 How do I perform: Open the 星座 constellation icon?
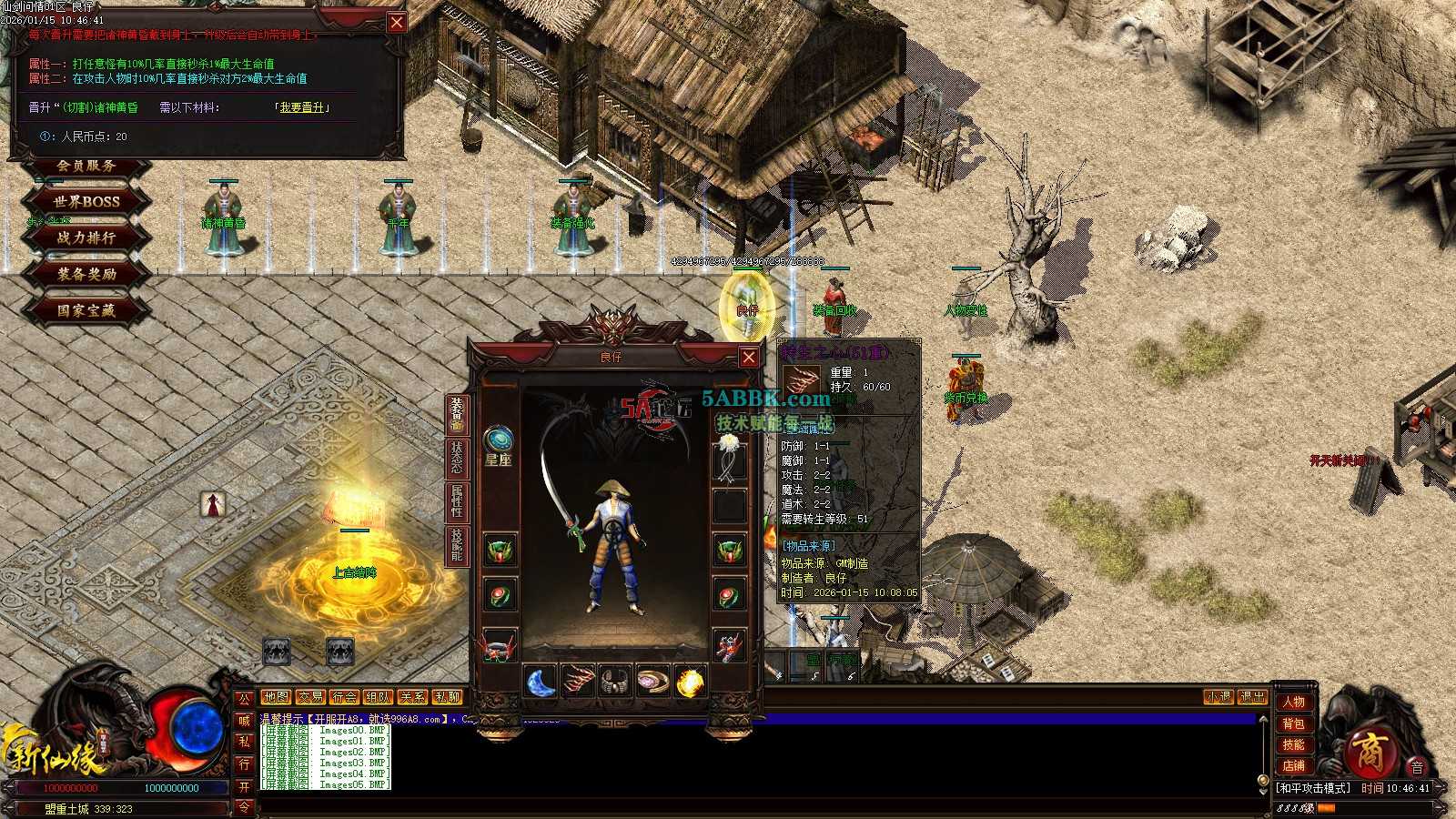pyautogui.click(x=498, y=440)
